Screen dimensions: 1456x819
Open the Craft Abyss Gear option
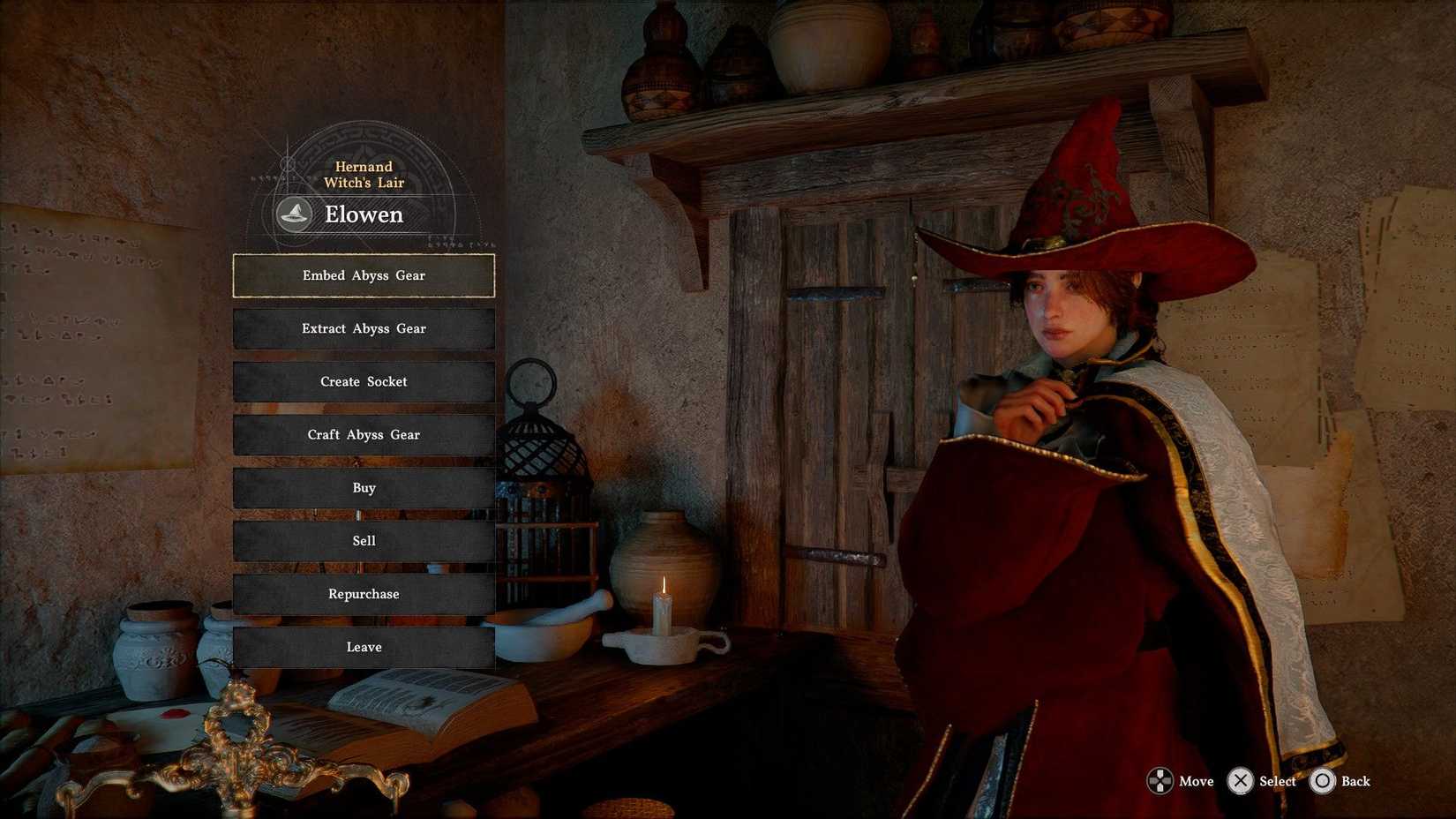(364, 434)
